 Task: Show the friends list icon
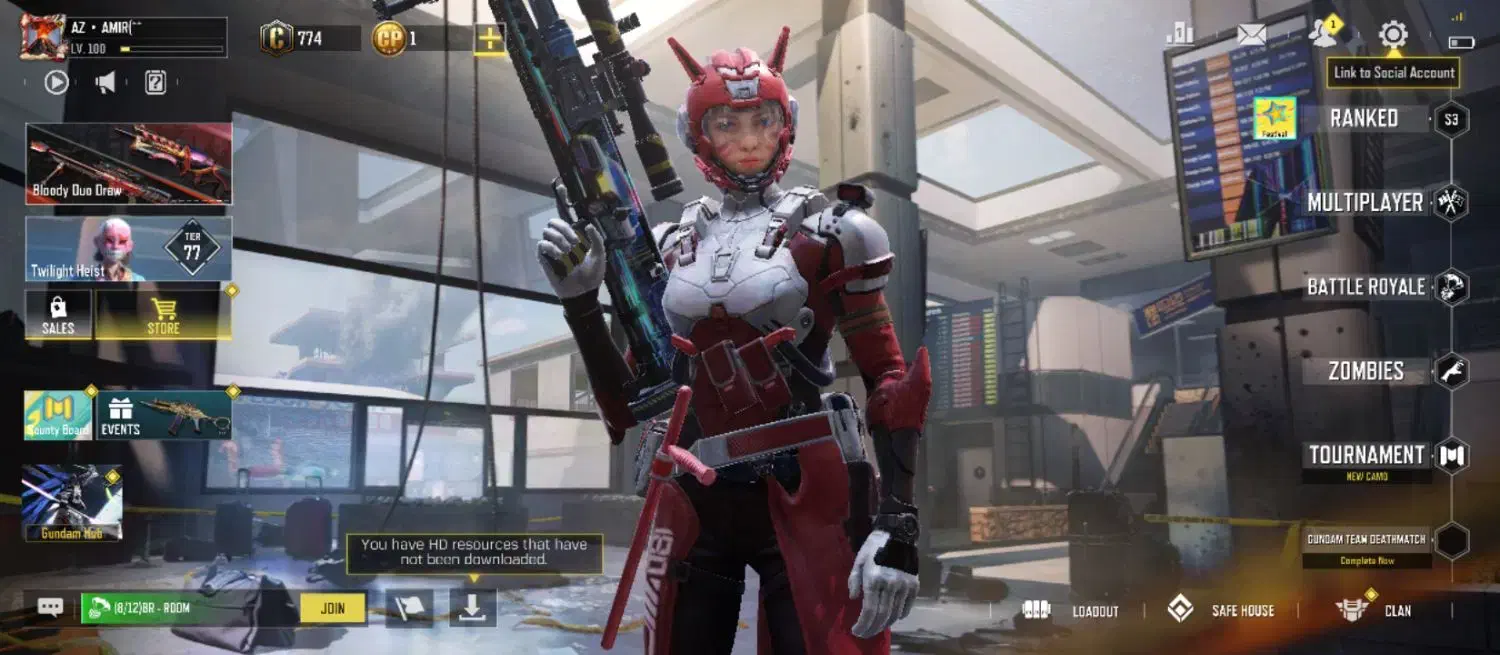1323,34
